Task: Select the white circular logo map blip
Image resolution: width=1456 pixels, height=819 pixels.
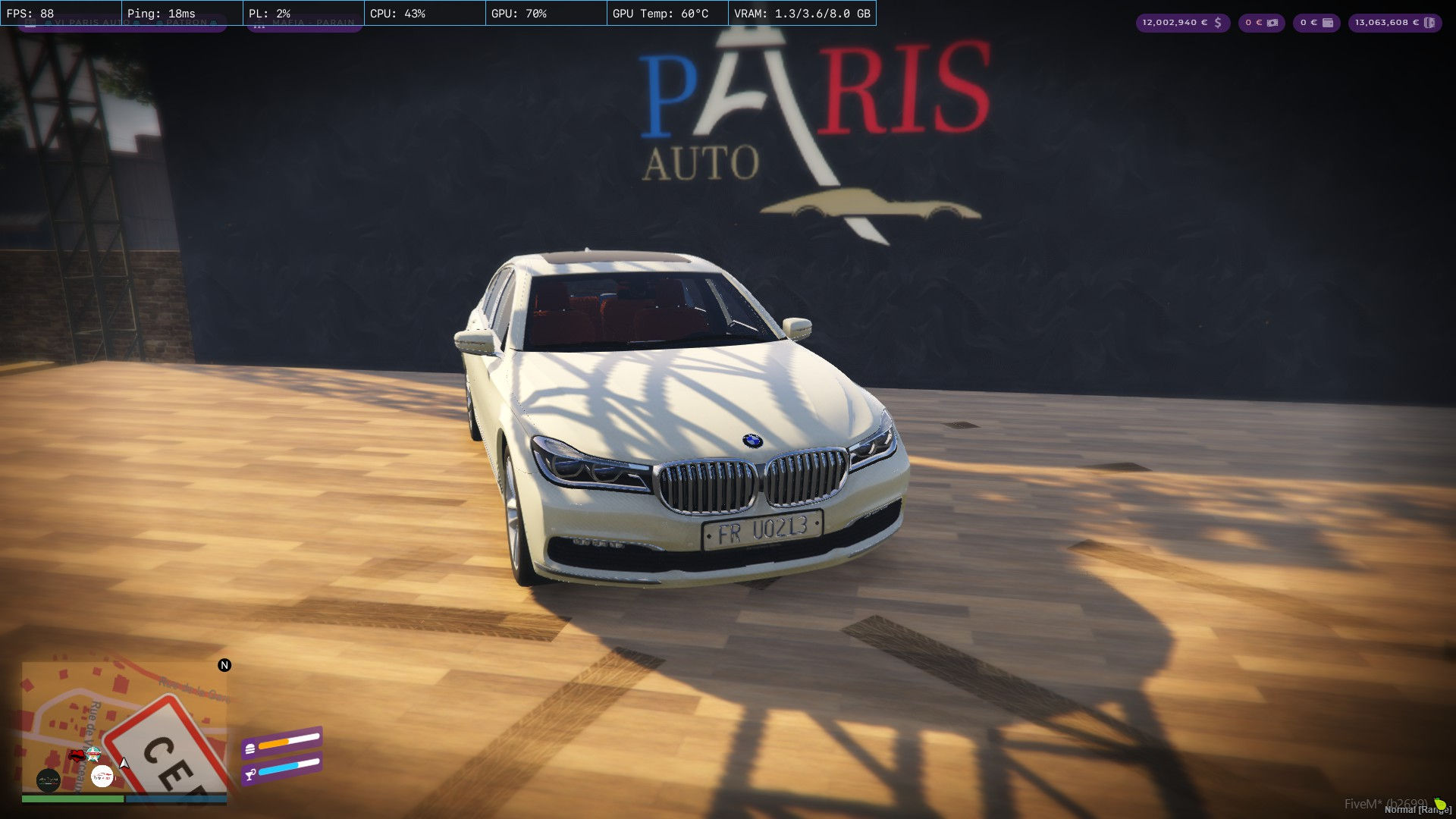Action: [x=102, y=776]
